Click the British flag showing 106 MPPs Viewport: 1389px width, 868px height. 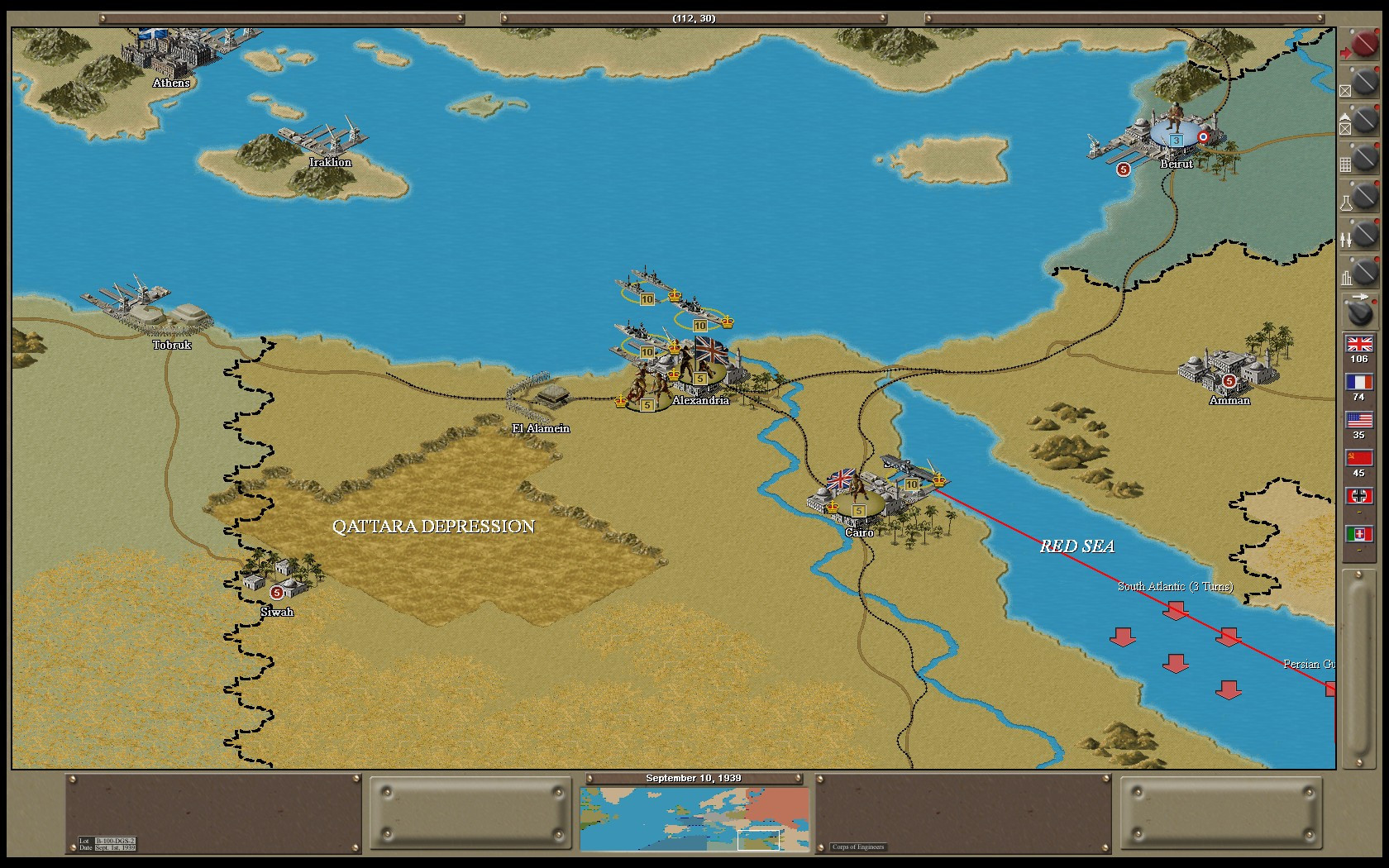[x=1359, y=344]
